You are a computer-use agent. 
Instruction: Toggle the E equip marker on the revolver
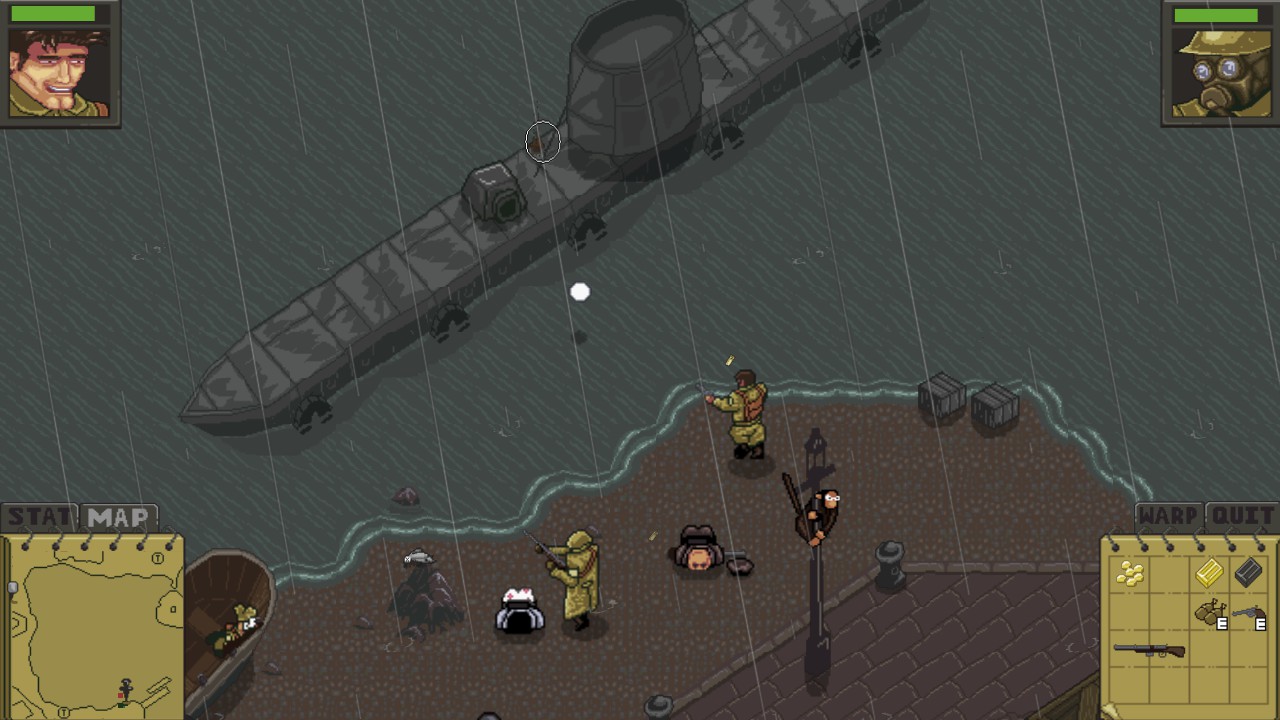[x=1260, y=624]
